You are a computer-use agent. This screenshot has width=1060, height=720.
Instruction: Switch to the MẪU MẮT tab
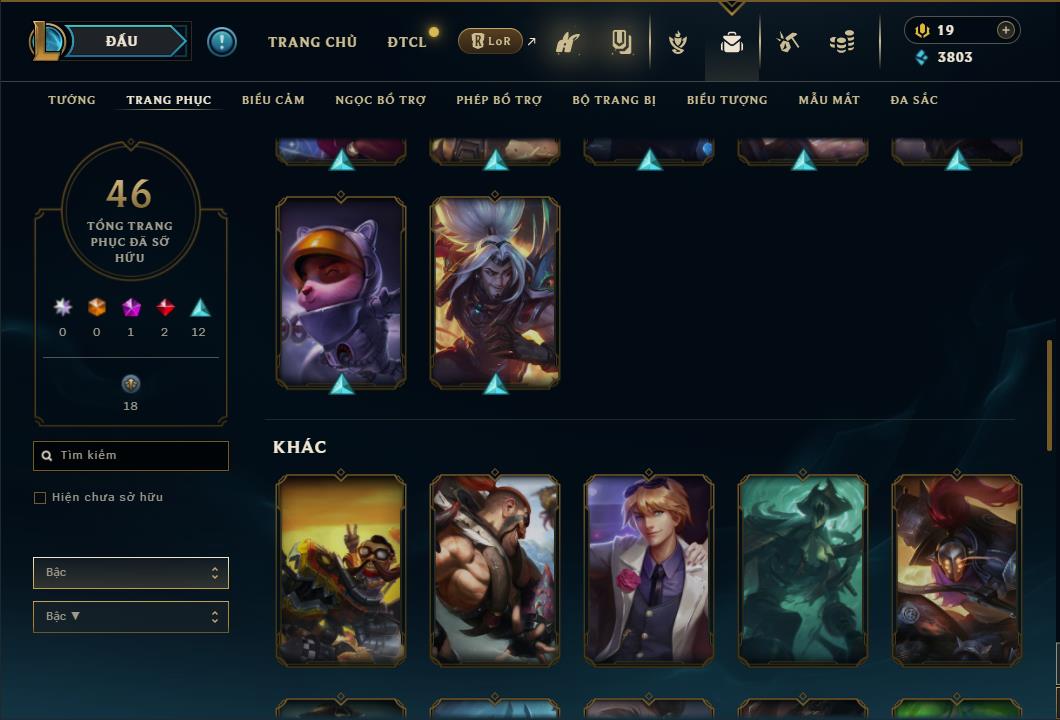pos(829,100)
